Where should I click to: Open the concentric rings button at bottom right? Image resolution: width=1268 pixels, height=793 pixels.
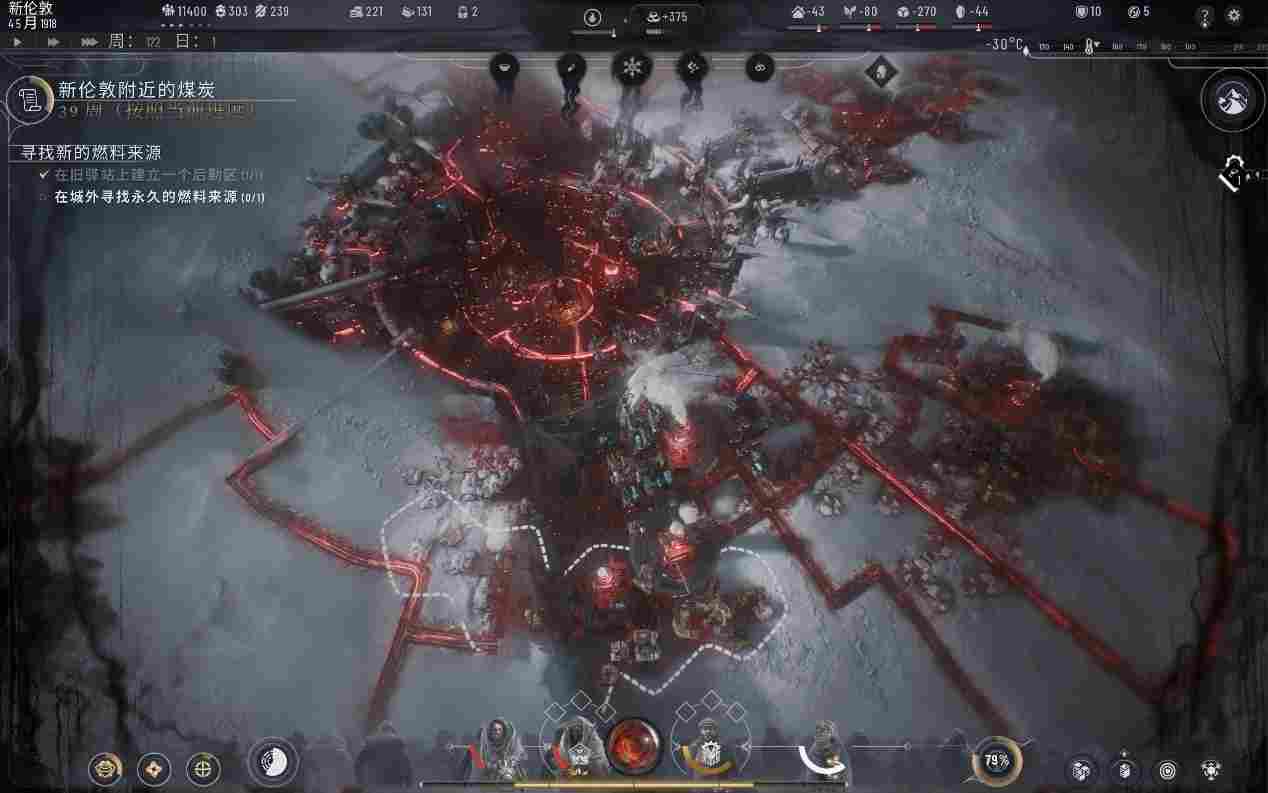pos(1167,770)
